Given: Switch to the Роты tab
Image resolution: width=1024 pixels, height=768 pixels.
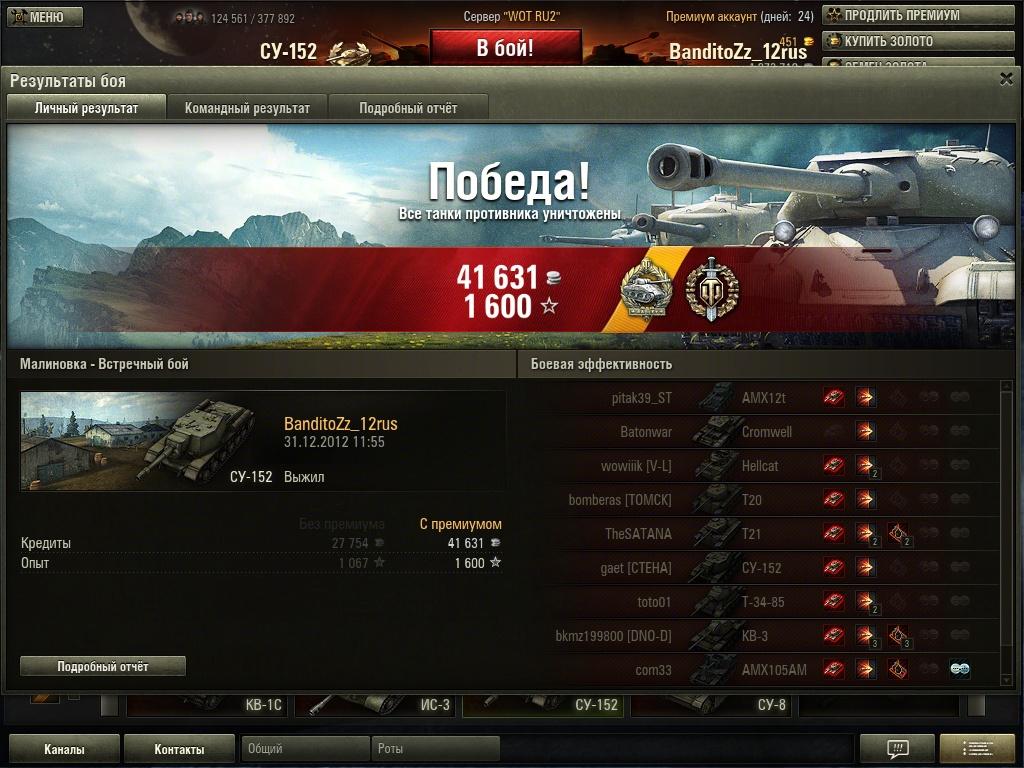Looking at the screenshot, I should pos(434,749).
